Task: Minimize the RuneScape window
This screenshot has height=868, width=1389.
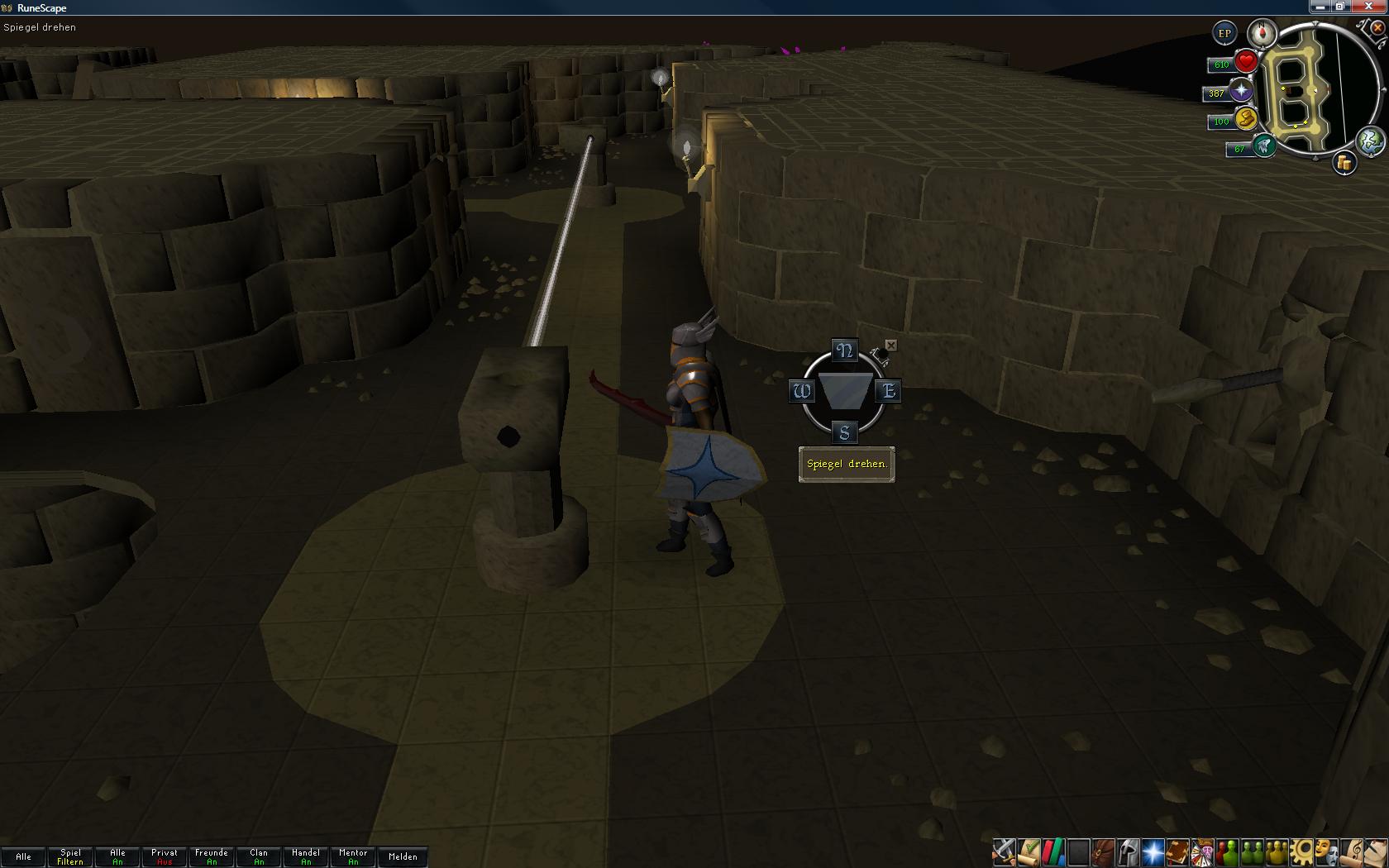Action: click(1320, 7)
